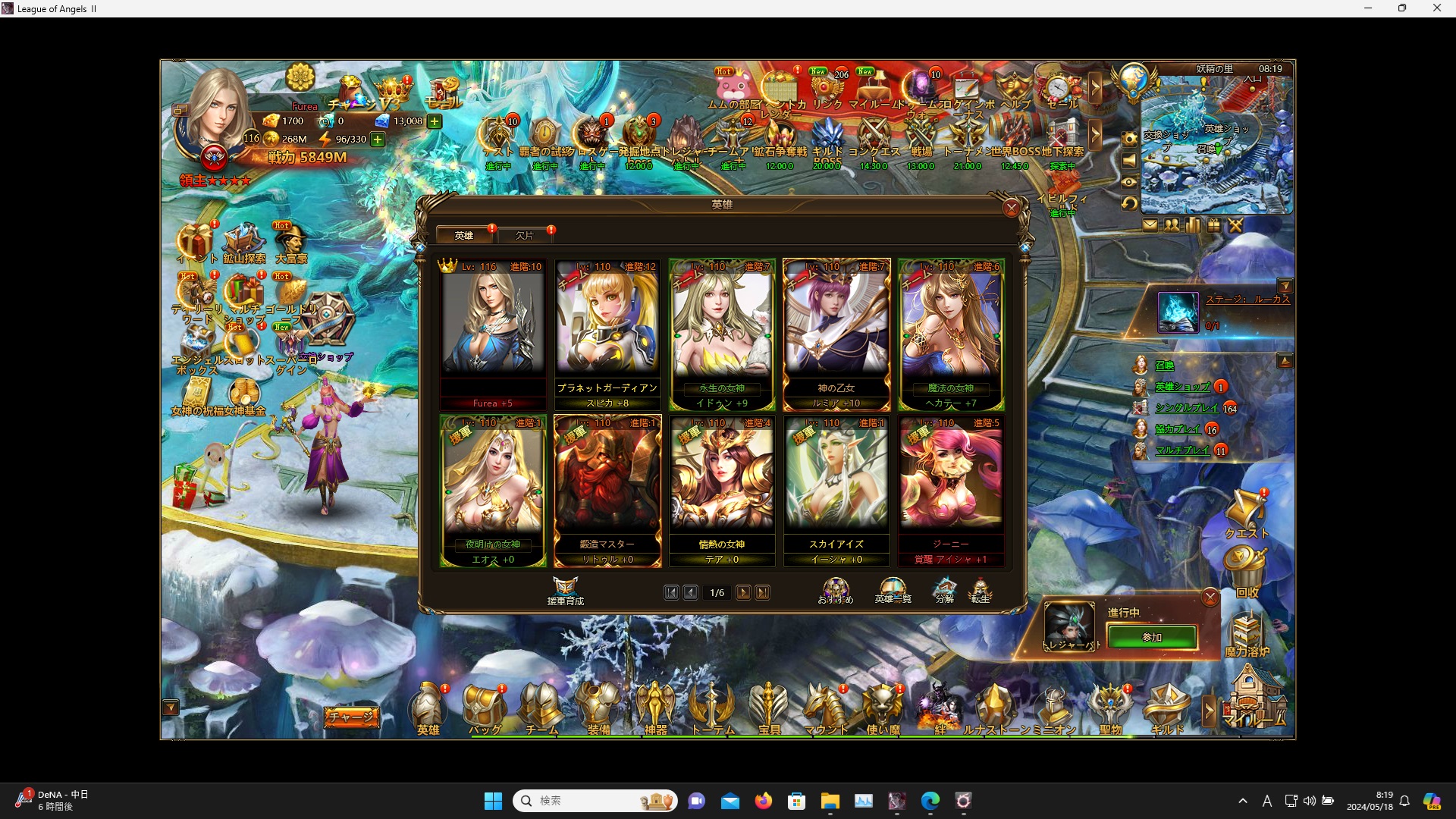The height and width of the screenshot is (819, 1456).
Task: Select the 英雄 tab
Action: [463, 235]
